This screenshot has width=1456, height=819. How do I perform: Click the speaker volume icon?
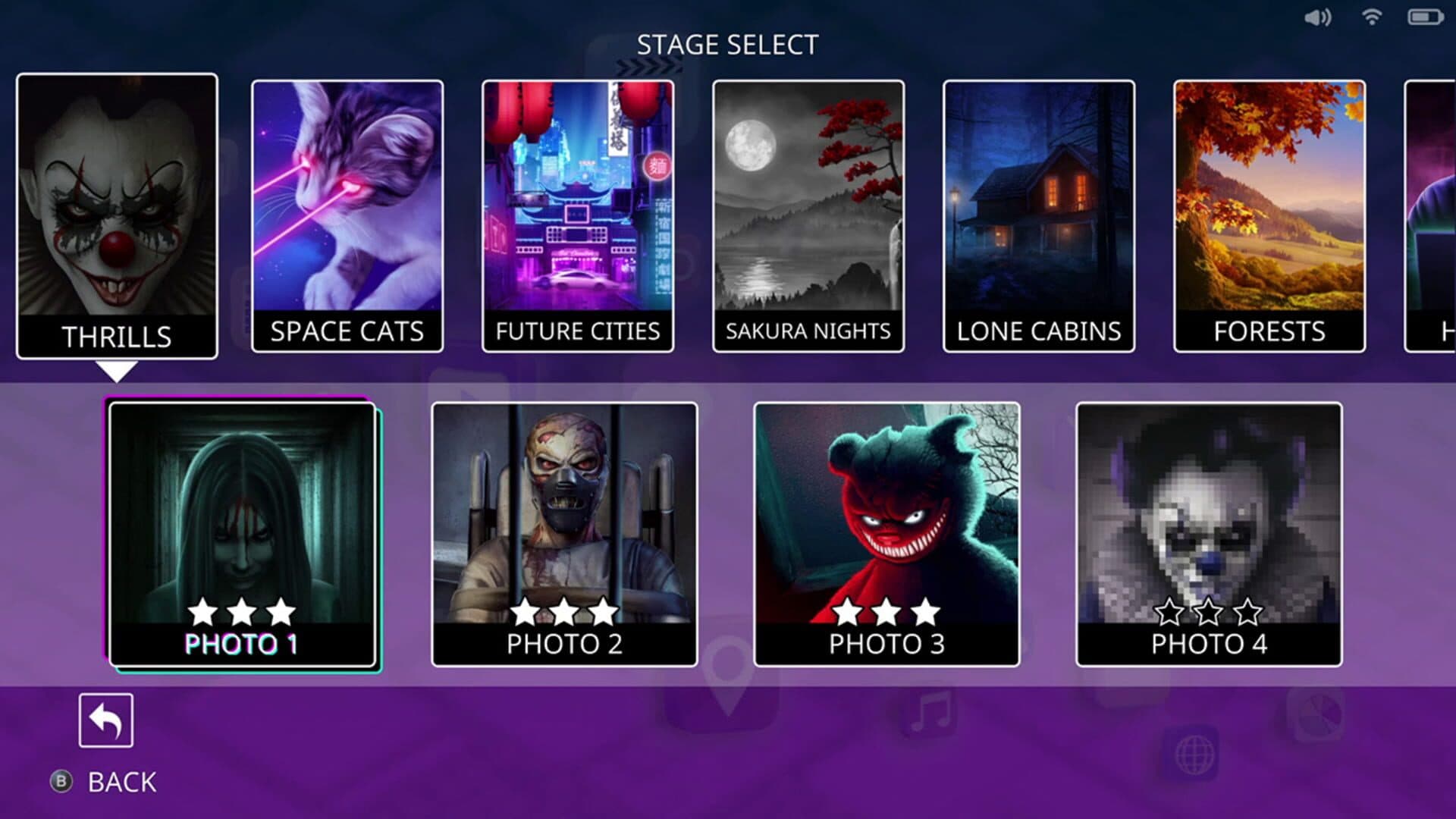(1317, 17)
